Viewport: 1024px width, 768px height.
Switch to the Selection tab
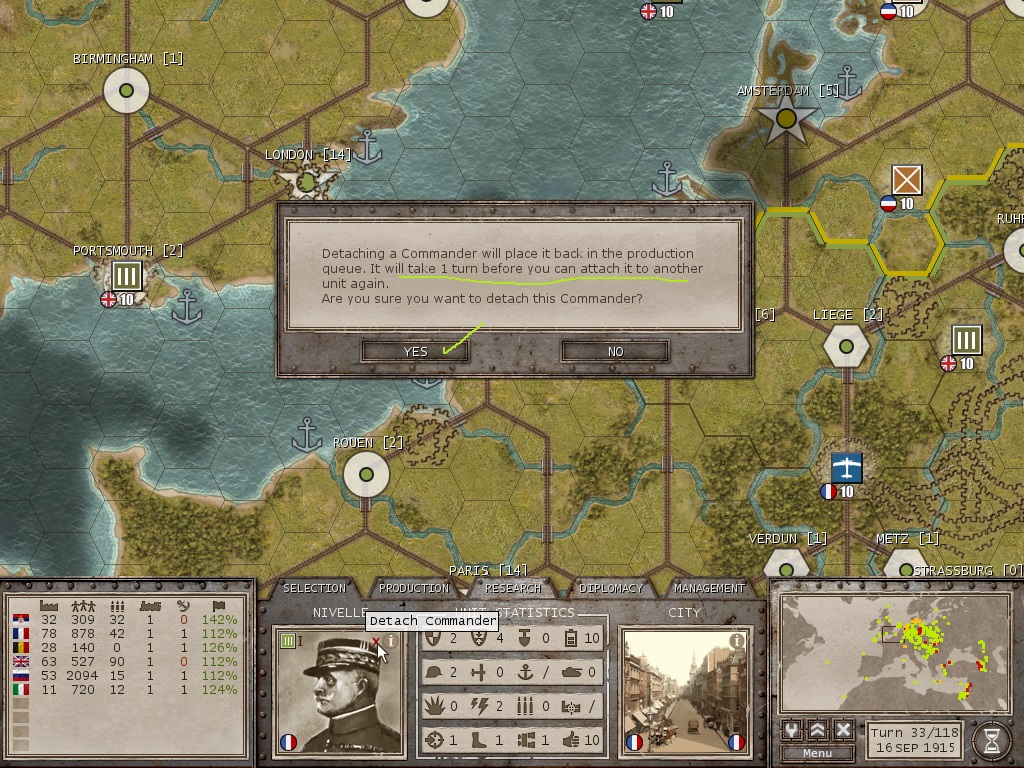(x=314, y=588)
